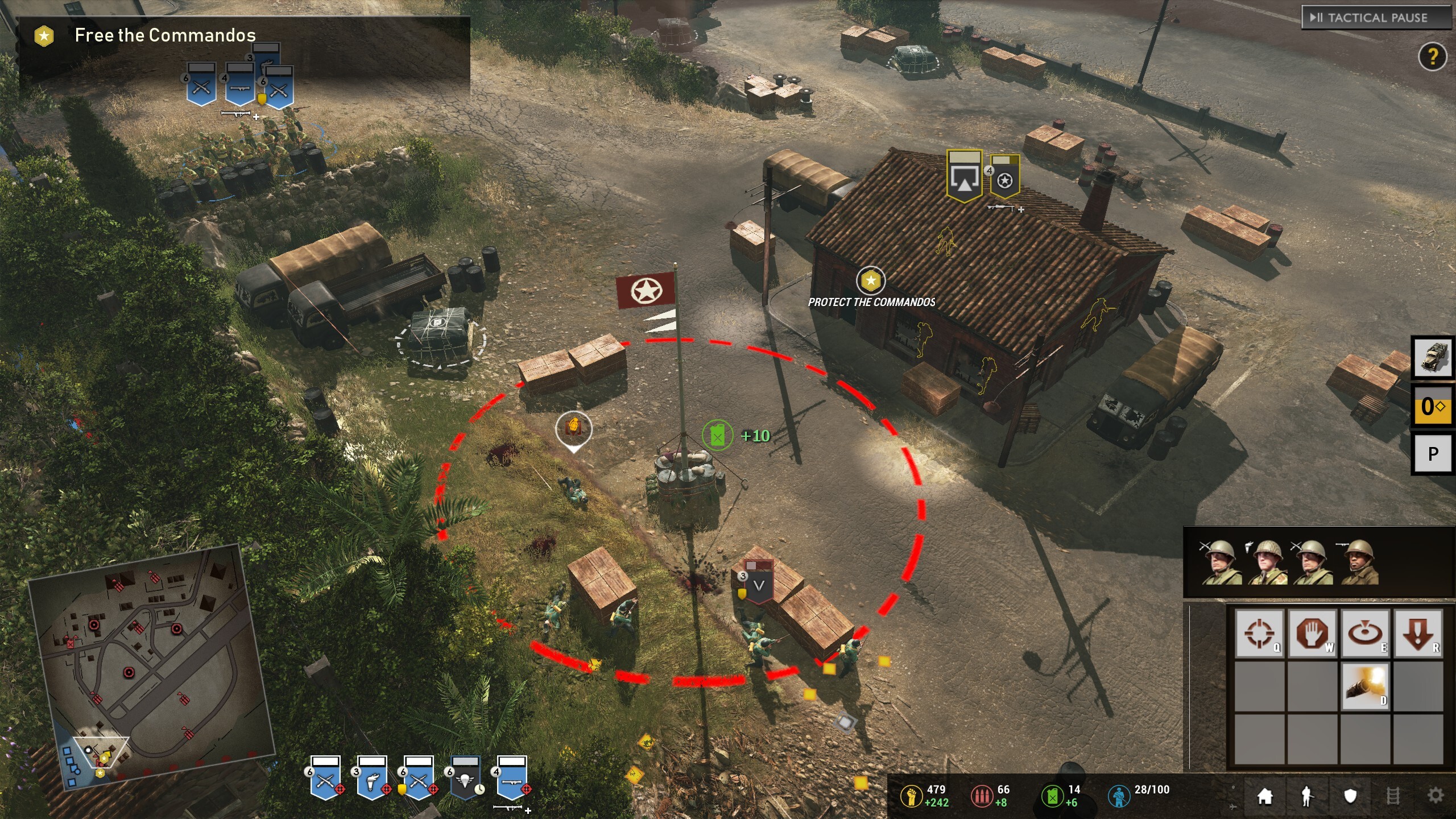Select the flamethrower squad shield icon
The width and height of the screenshot is (1456, 819).
pyautogui.click(x=372, y=777)
